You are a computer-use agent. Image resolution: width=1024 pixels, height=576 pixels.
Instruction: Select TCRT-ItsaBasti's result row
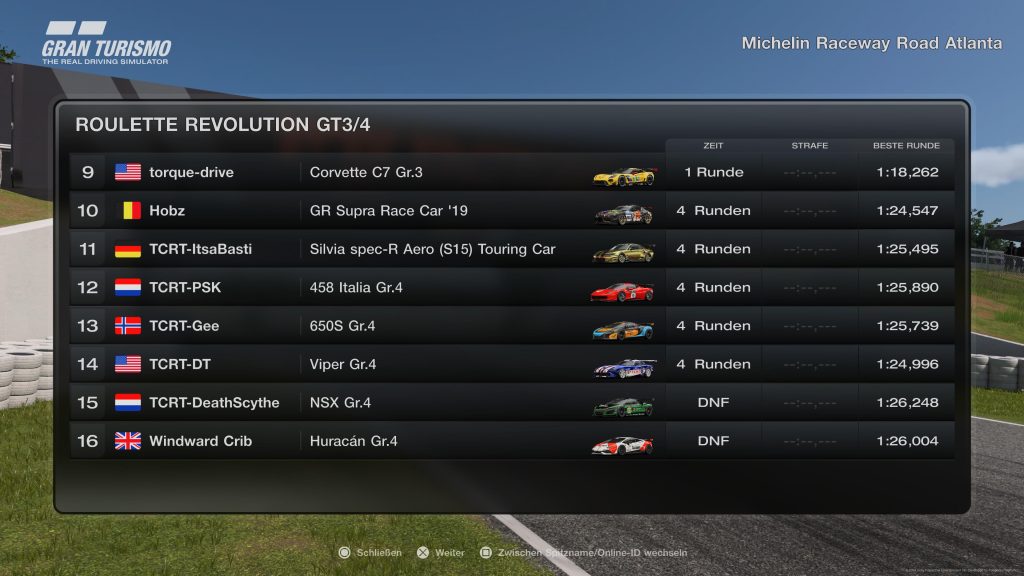pos(511,249)
